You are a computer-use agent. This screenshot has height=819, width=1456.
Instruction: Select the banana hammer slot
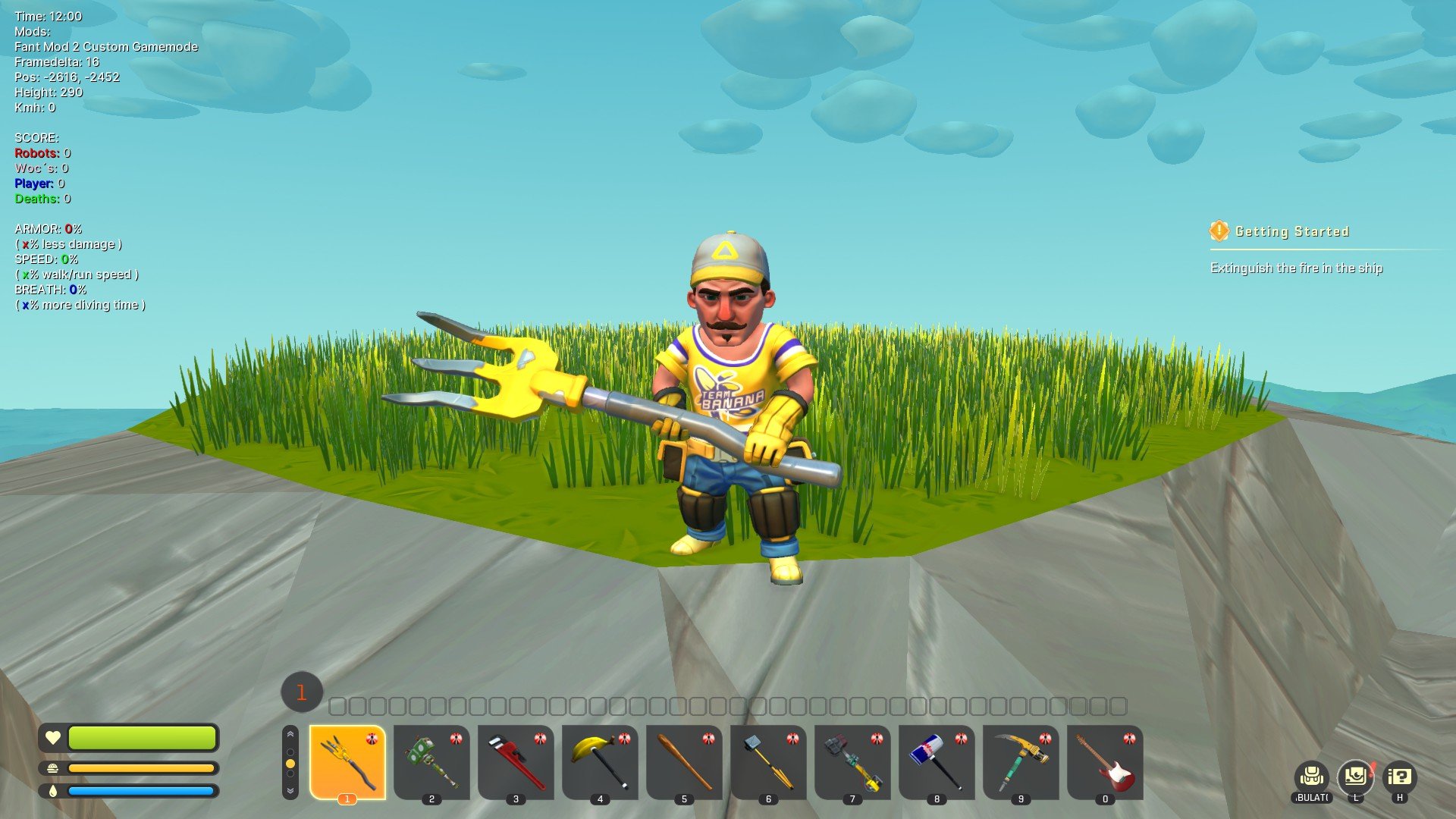click(x=600, y=761)
